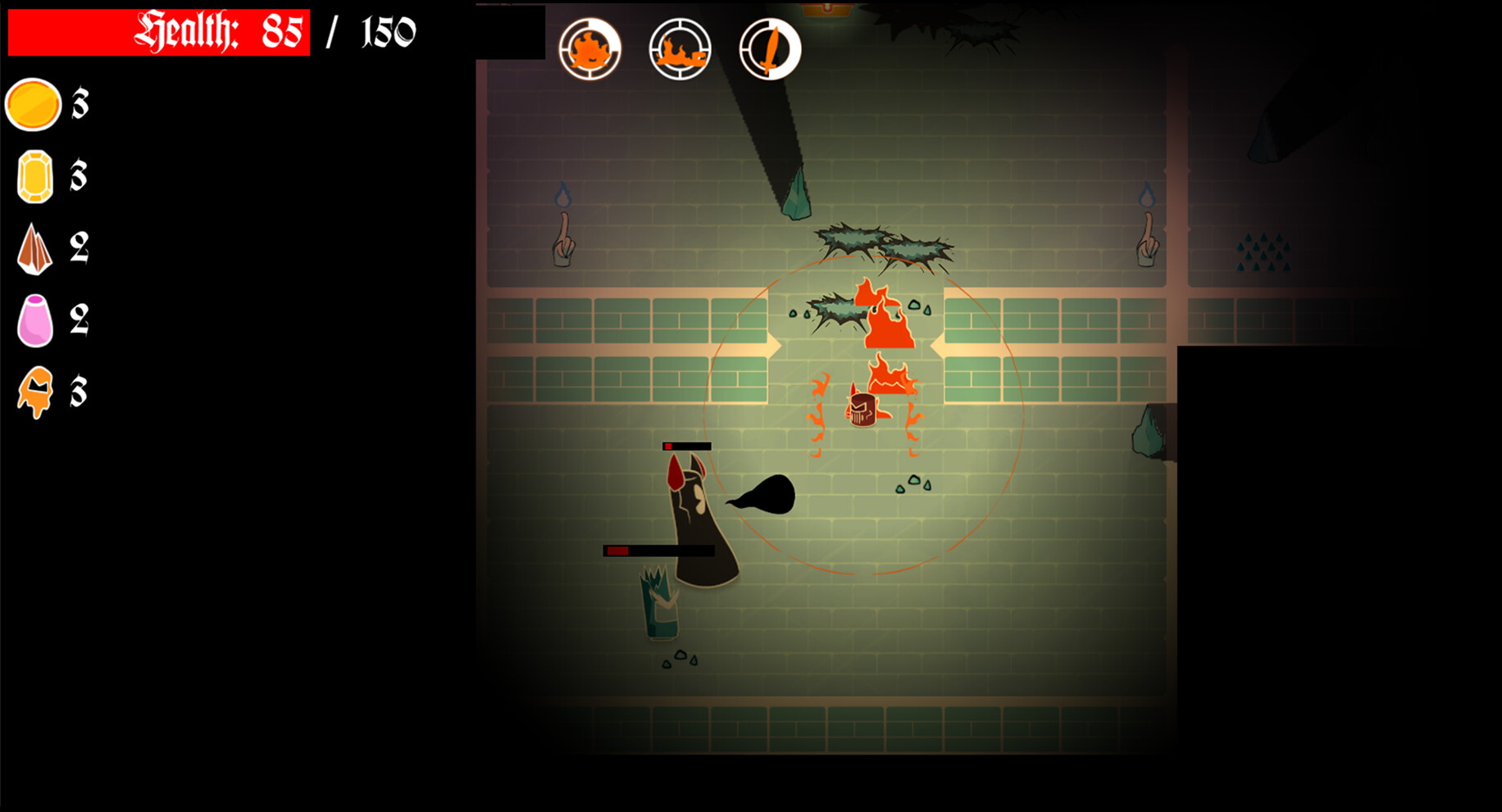The width and height of the screenshot is (1502, 812).
Task: Click the brown crystal shard icon
Action: [34, 250]
